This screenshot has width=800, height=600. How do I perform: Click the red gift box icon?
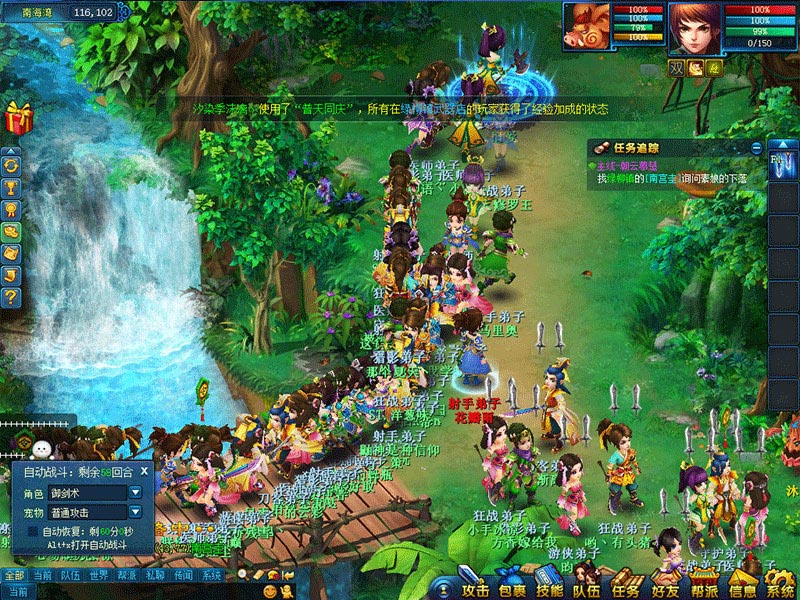click(x=18, y=119)
